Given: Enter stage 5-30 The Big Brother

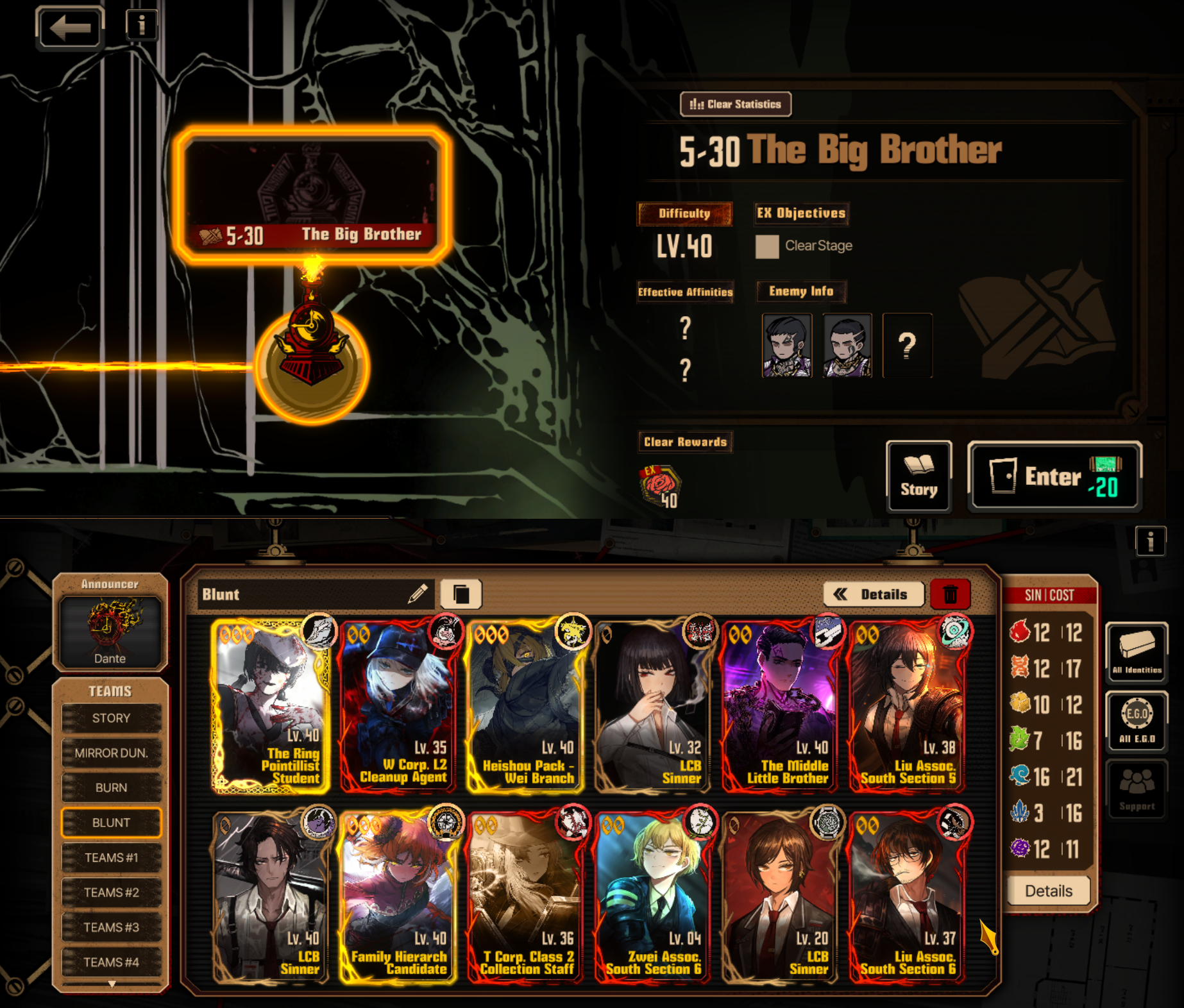Looking at the screenshot, I should pyautogui.click(x=1054, y=476).
